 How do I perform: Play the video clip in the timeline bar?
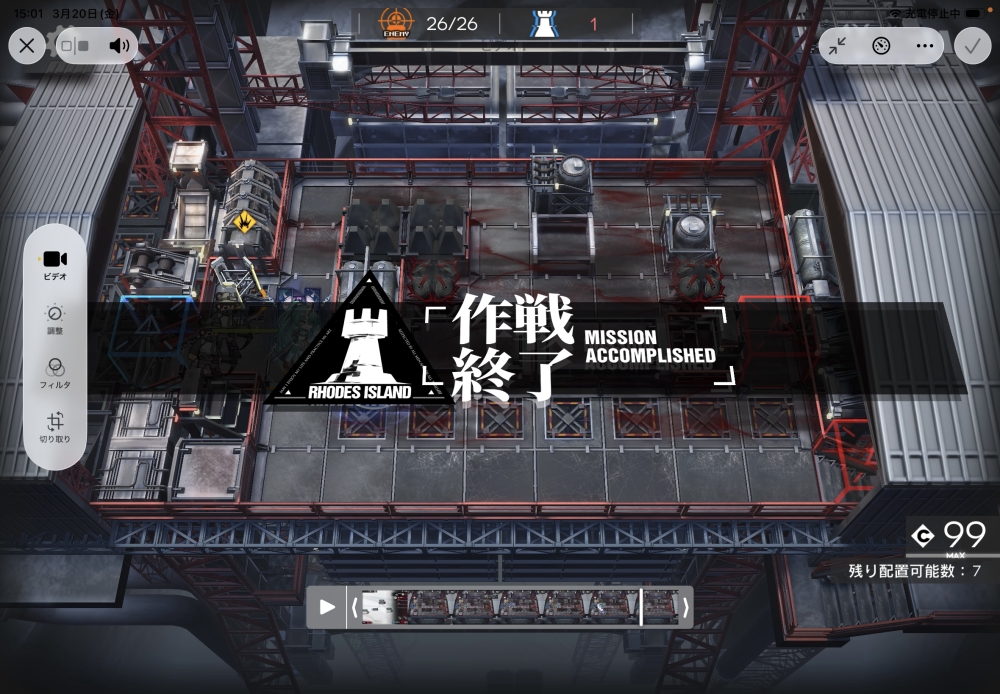327,607
